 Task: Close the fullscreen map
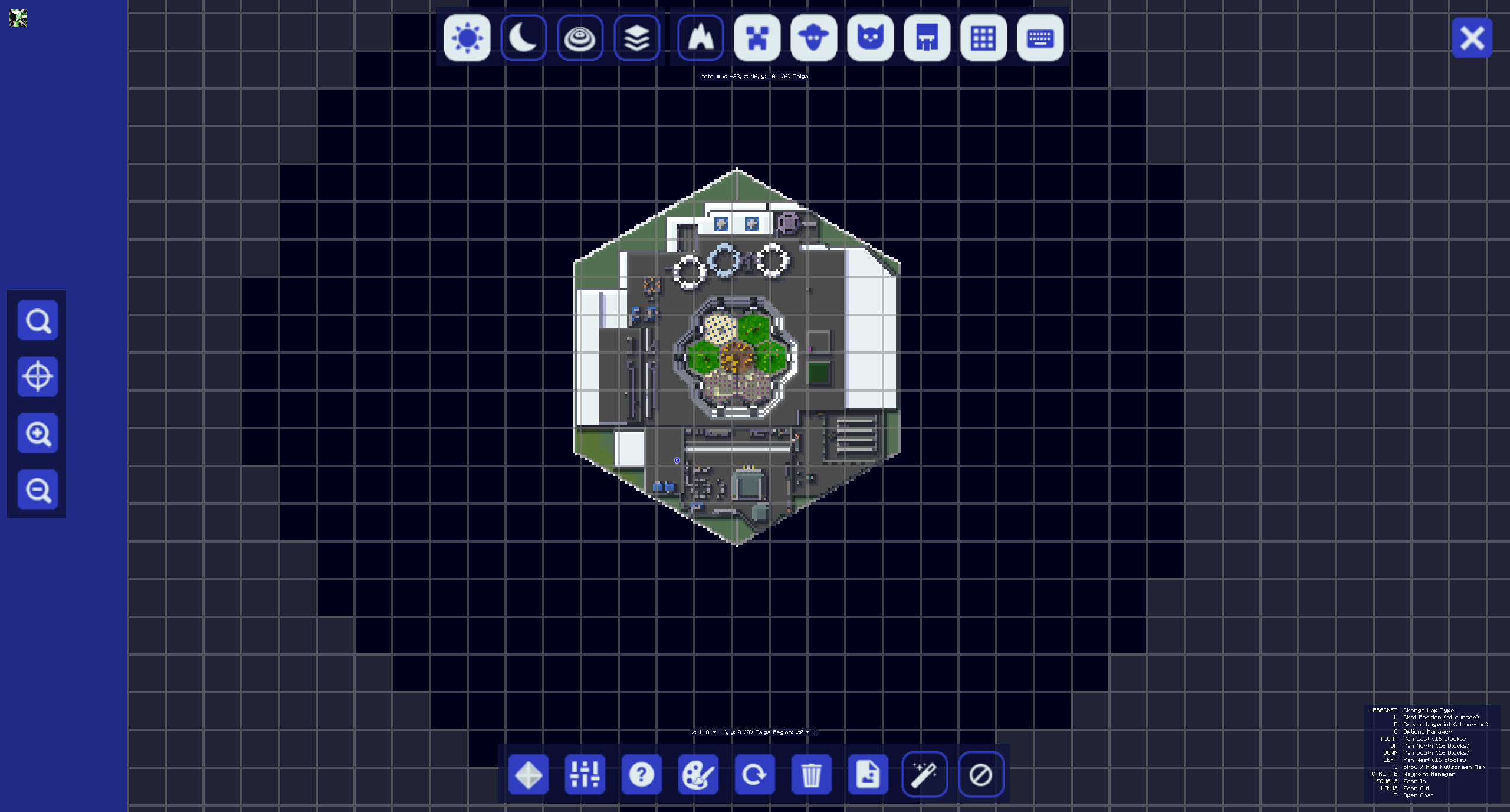click(1472, 38)
